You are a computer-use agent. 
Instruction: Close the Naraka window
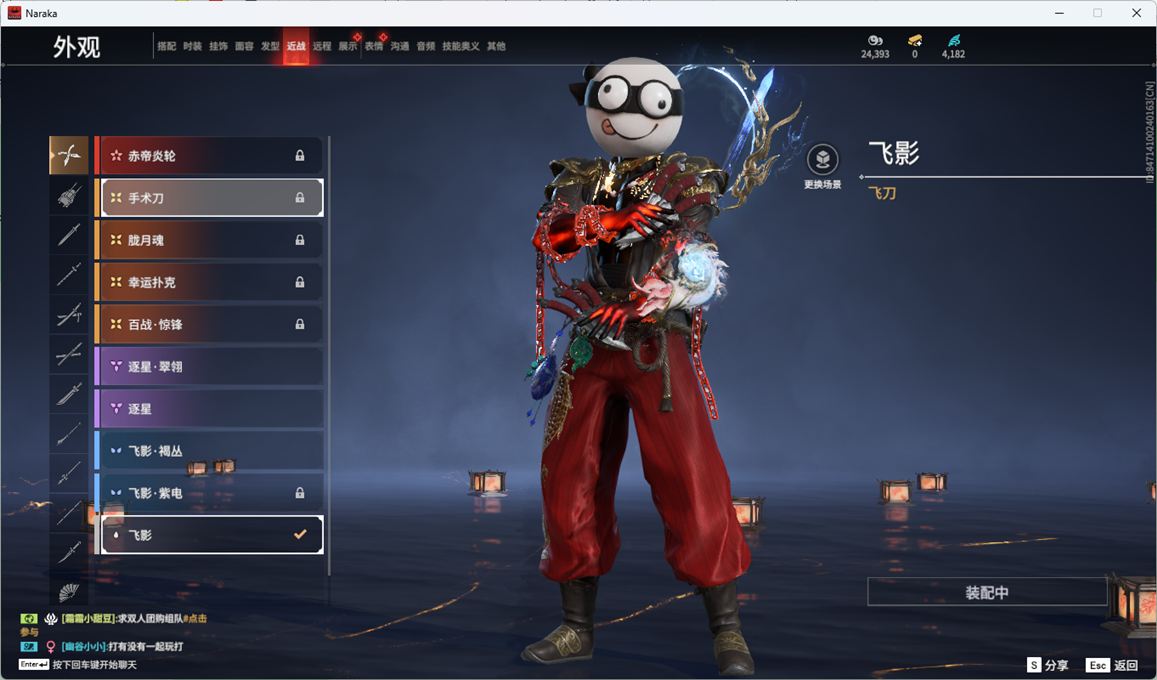[1137, 13]
